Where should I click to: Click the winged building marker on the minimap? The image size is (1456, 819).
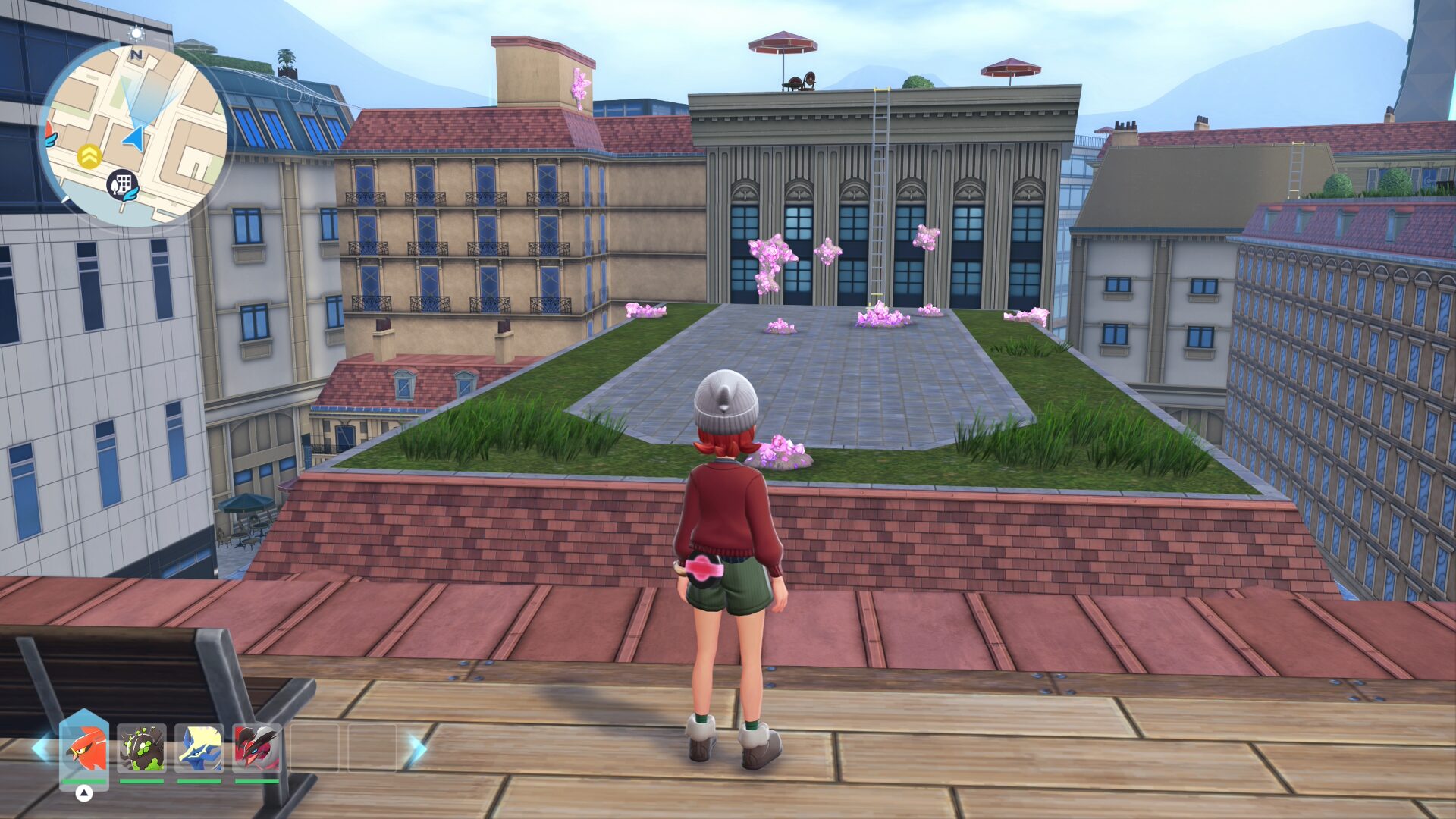tap(123, 184)
